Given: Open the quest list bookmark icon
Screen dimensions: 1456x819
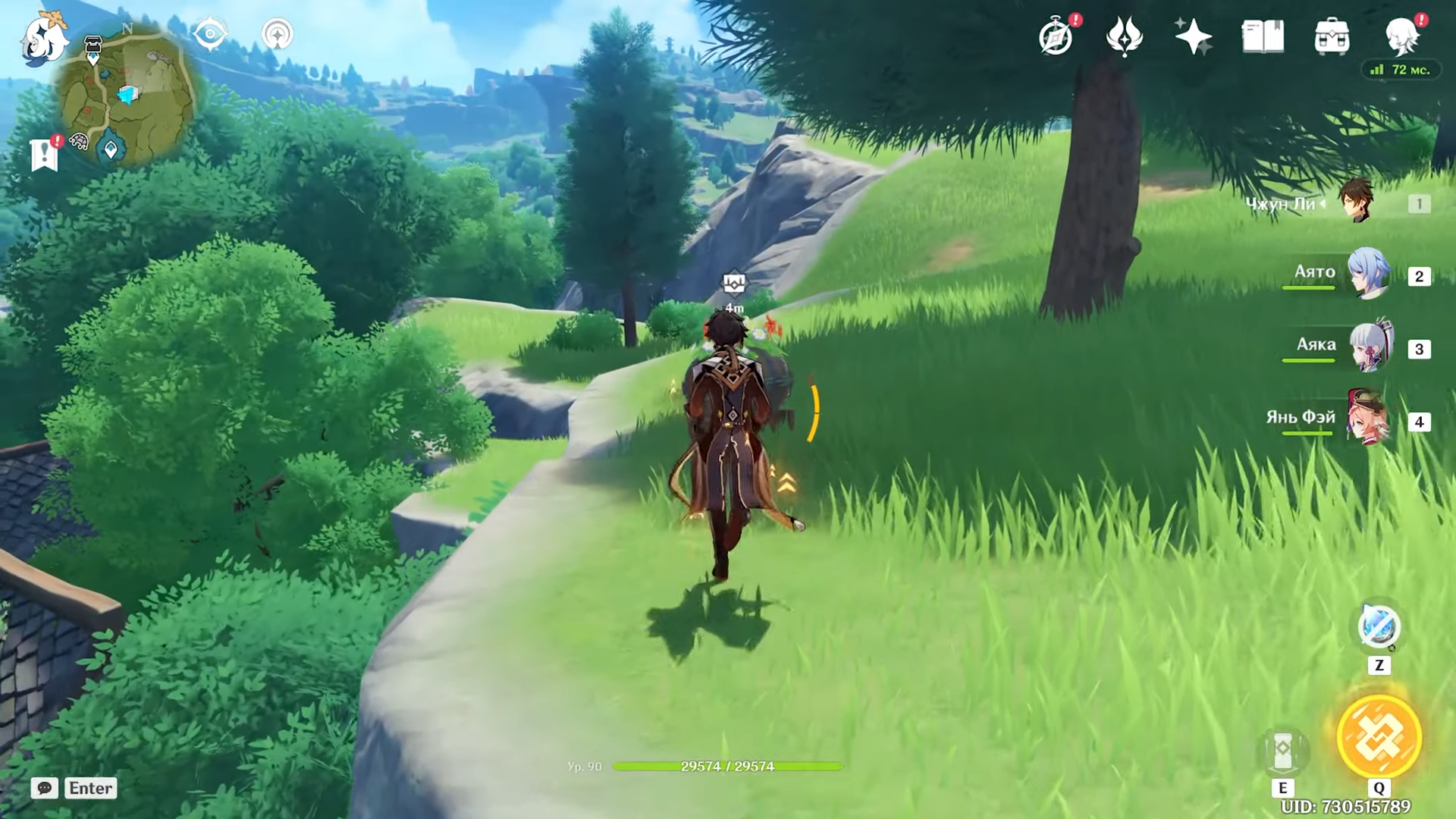Looking at the screenshot, I should click(x=44, y=154).
